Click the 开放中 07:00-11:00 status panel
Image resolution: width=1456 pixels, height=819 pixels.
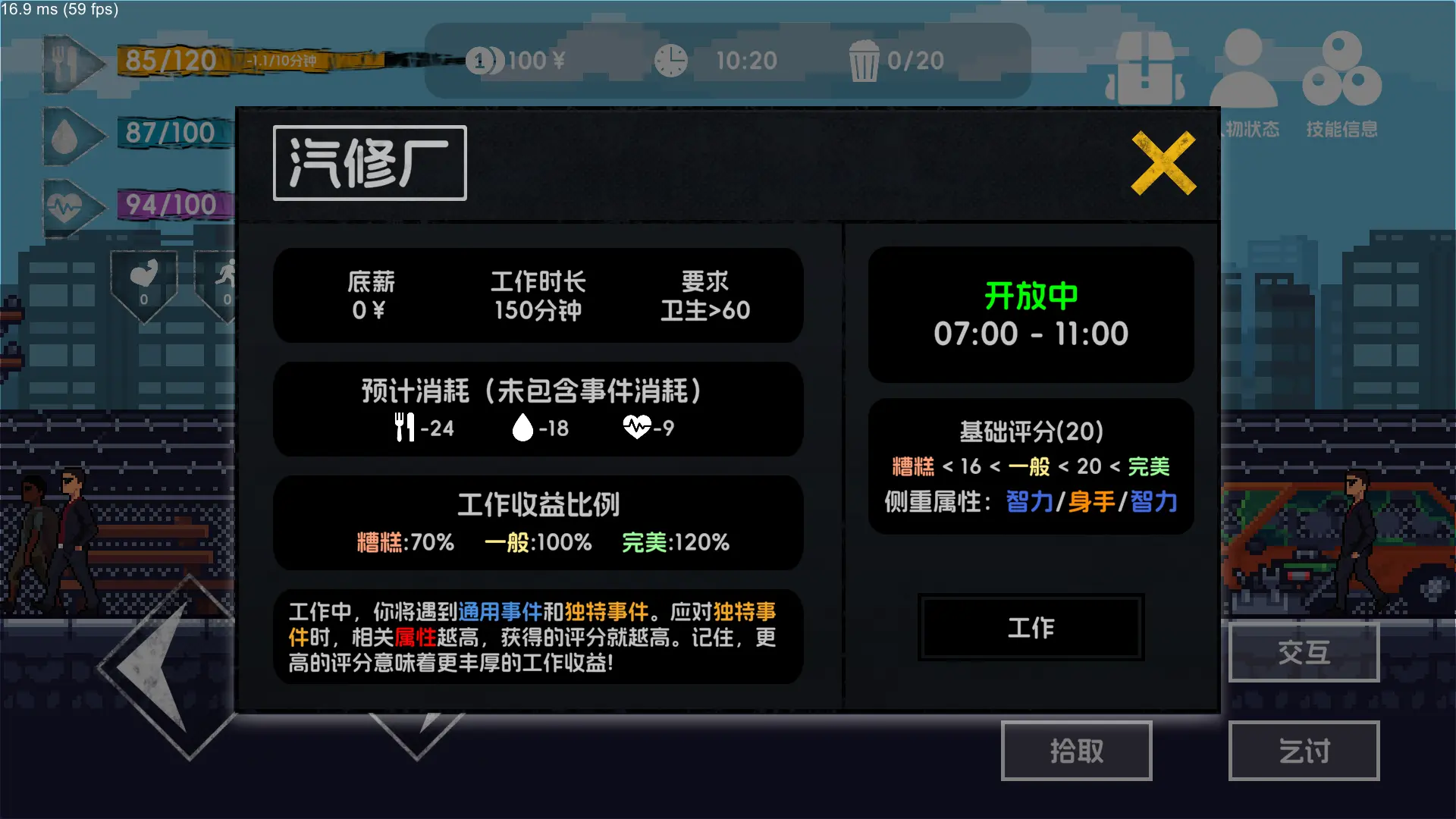(x=1030, y=315)
